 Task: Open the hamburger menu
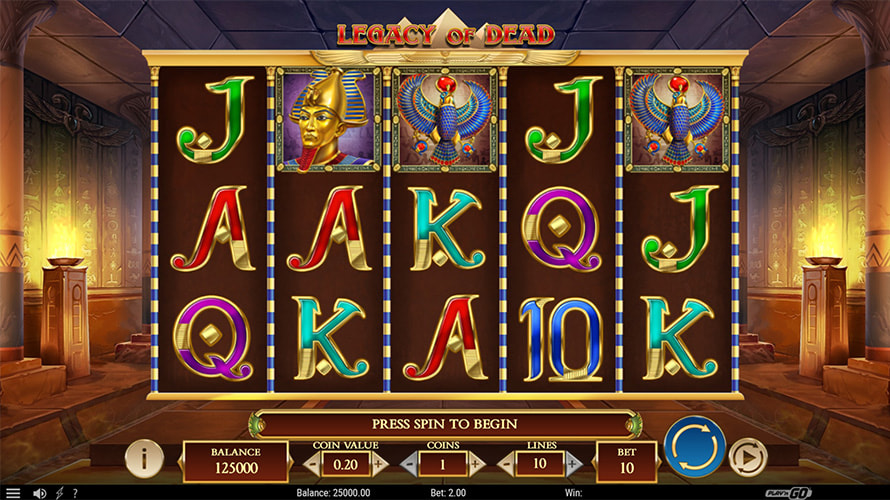coord(13,493)
